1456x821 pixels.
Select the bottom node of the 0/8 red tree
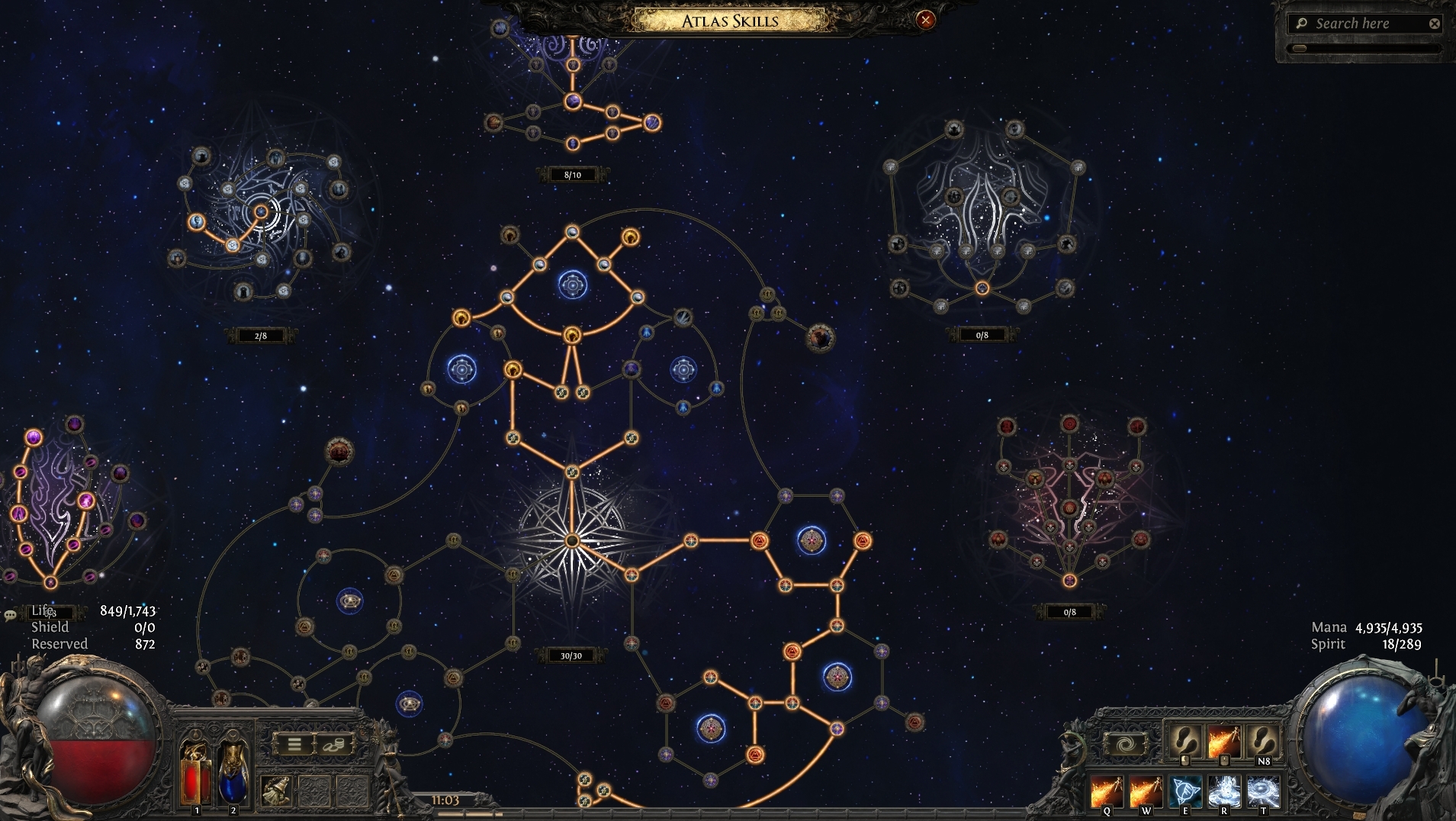[1069, 581]
